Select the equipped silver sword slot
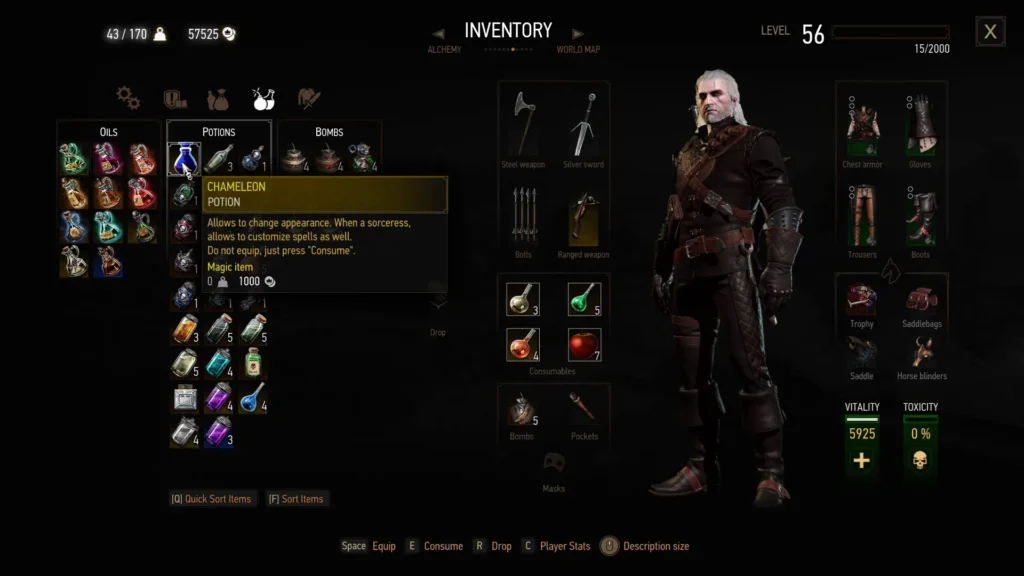Screen dimensions: 1024x576 coord(583,124)
